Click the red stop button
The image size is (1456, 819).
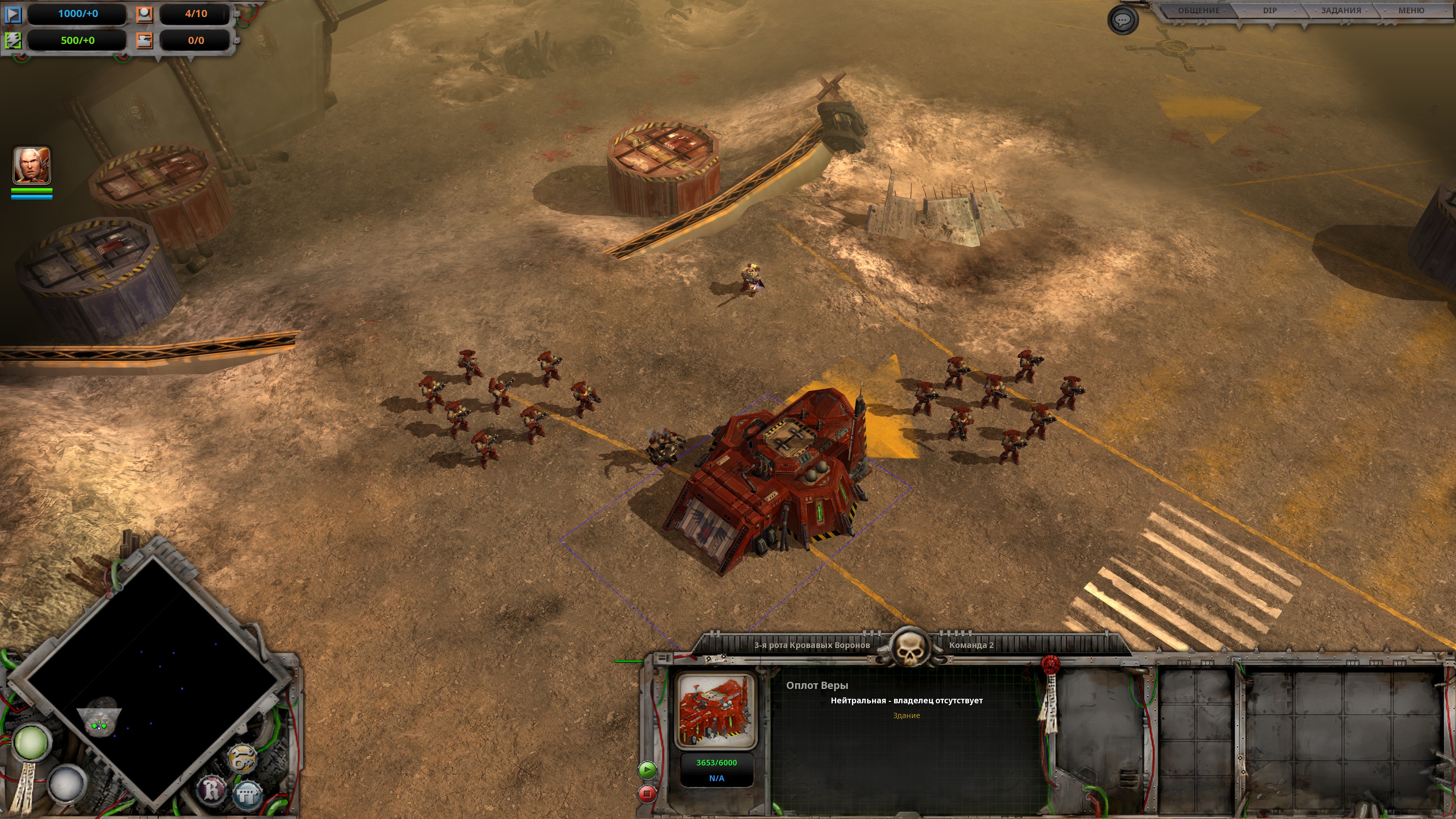[647, 794]
